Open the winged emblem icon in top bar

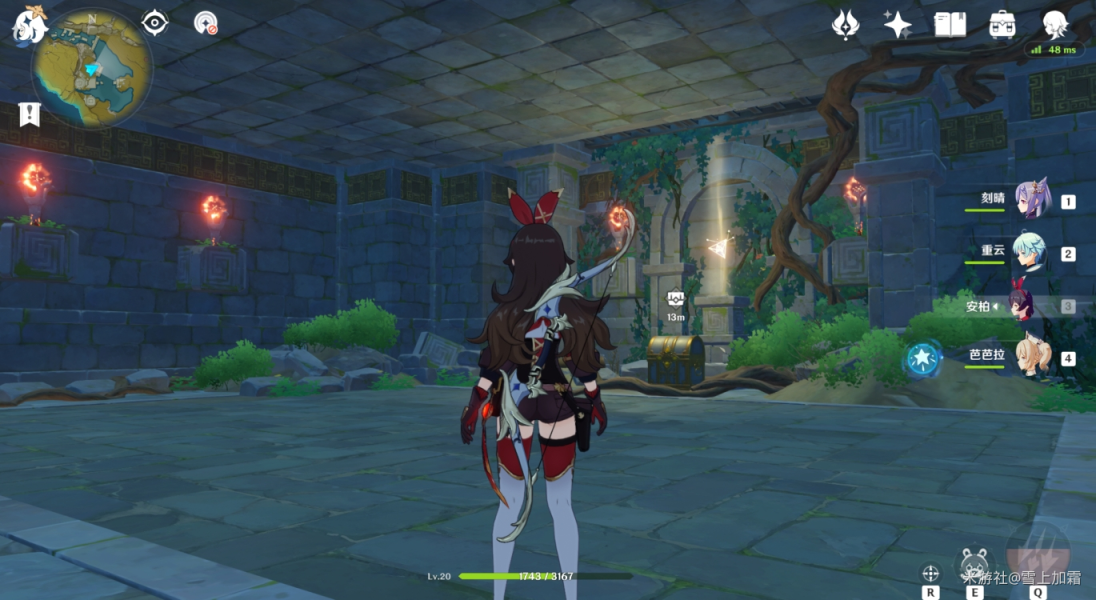[x=846, y=25]
